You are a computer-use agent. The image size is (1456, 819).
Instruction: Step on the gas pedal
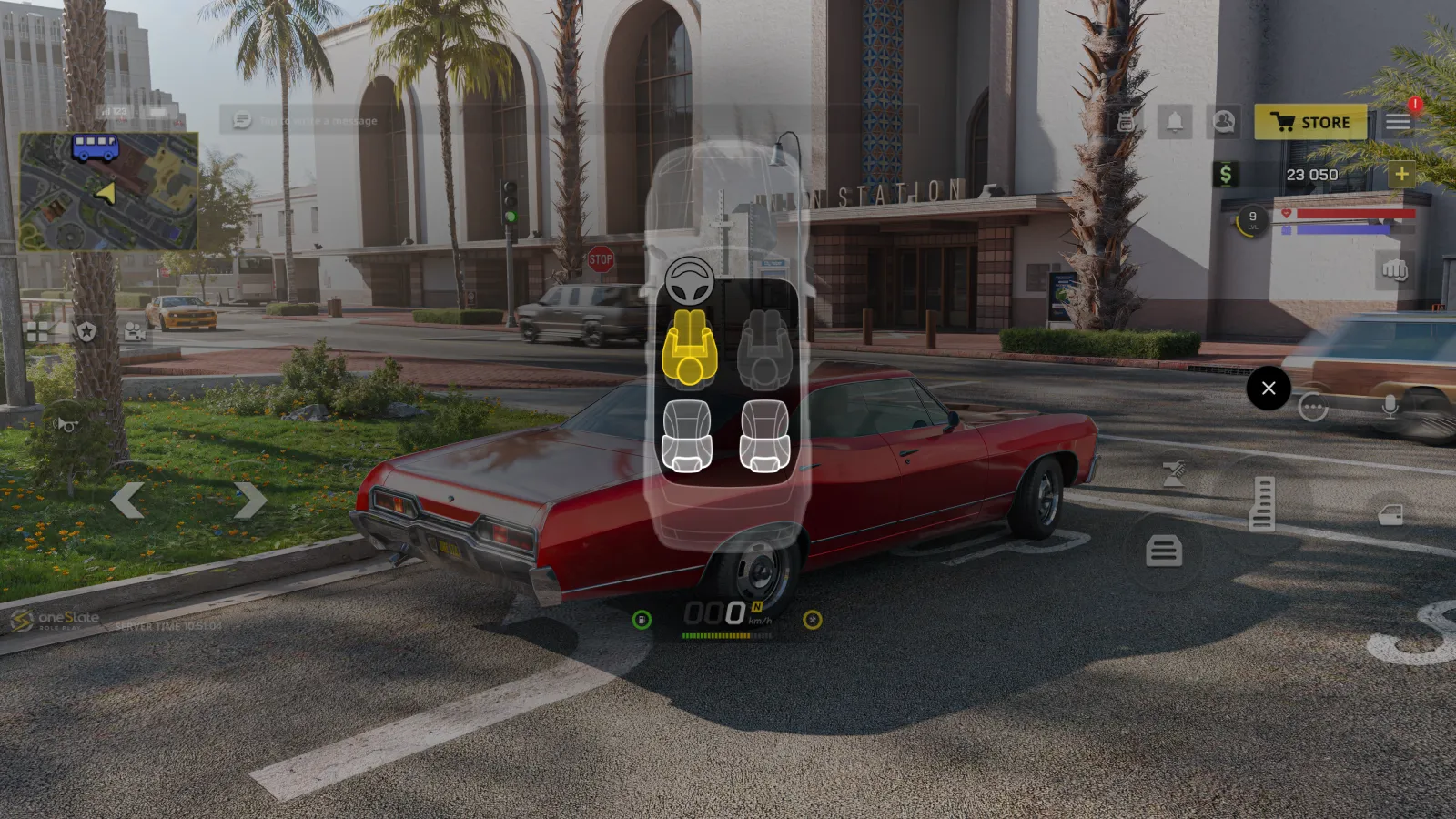(1261, 503)
